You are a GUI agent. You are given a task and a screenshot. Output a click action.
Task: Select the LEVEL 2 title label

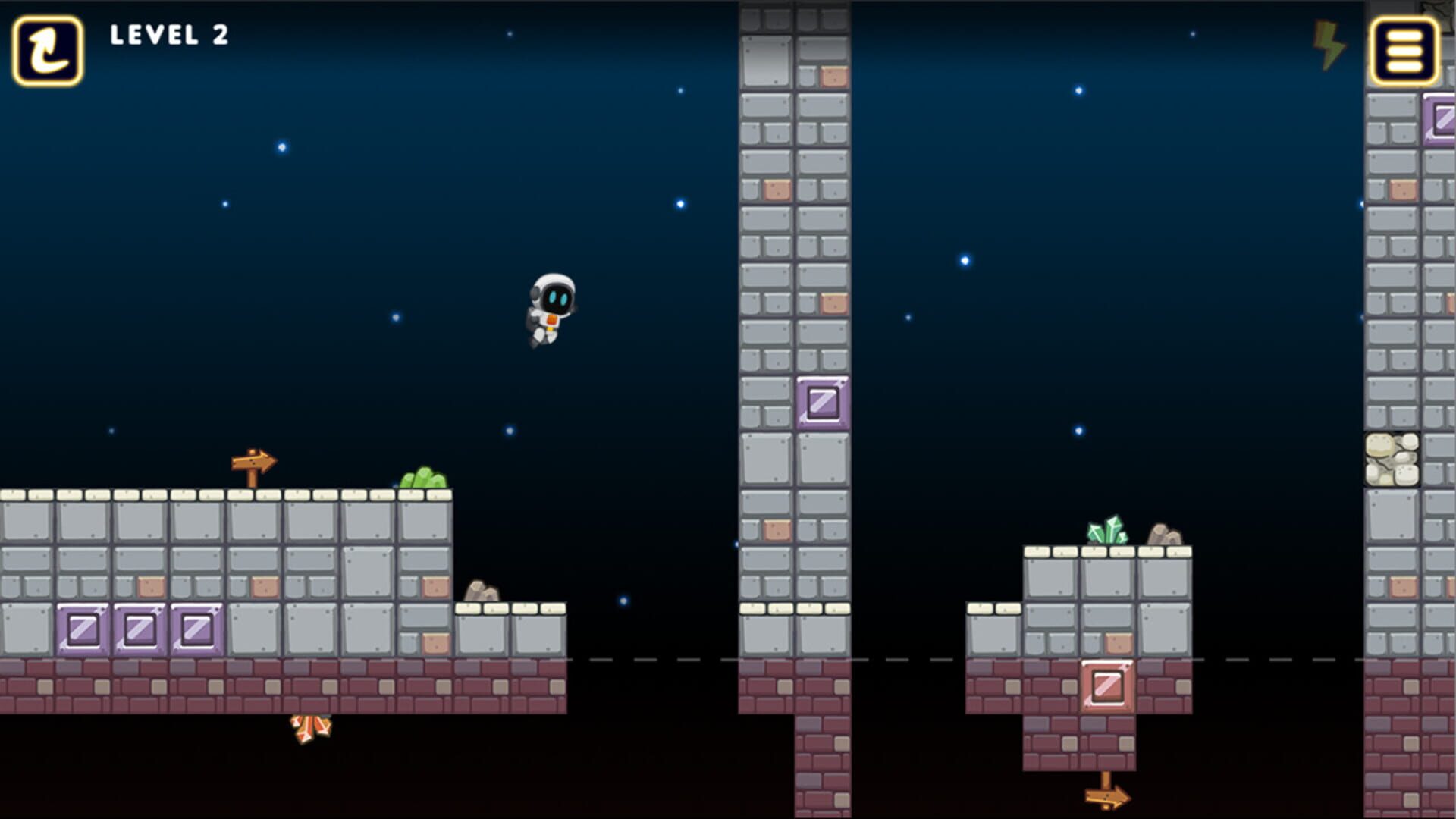[x=168, y=36]
